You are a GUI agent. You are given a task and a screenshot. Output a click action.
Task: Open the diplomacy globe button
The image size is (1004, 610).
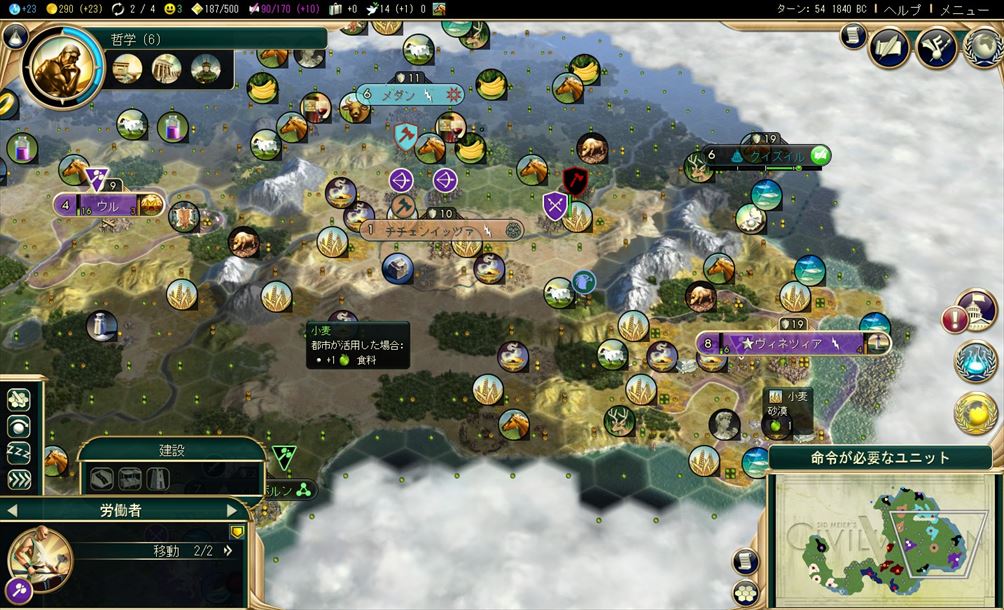pos(984,47)
